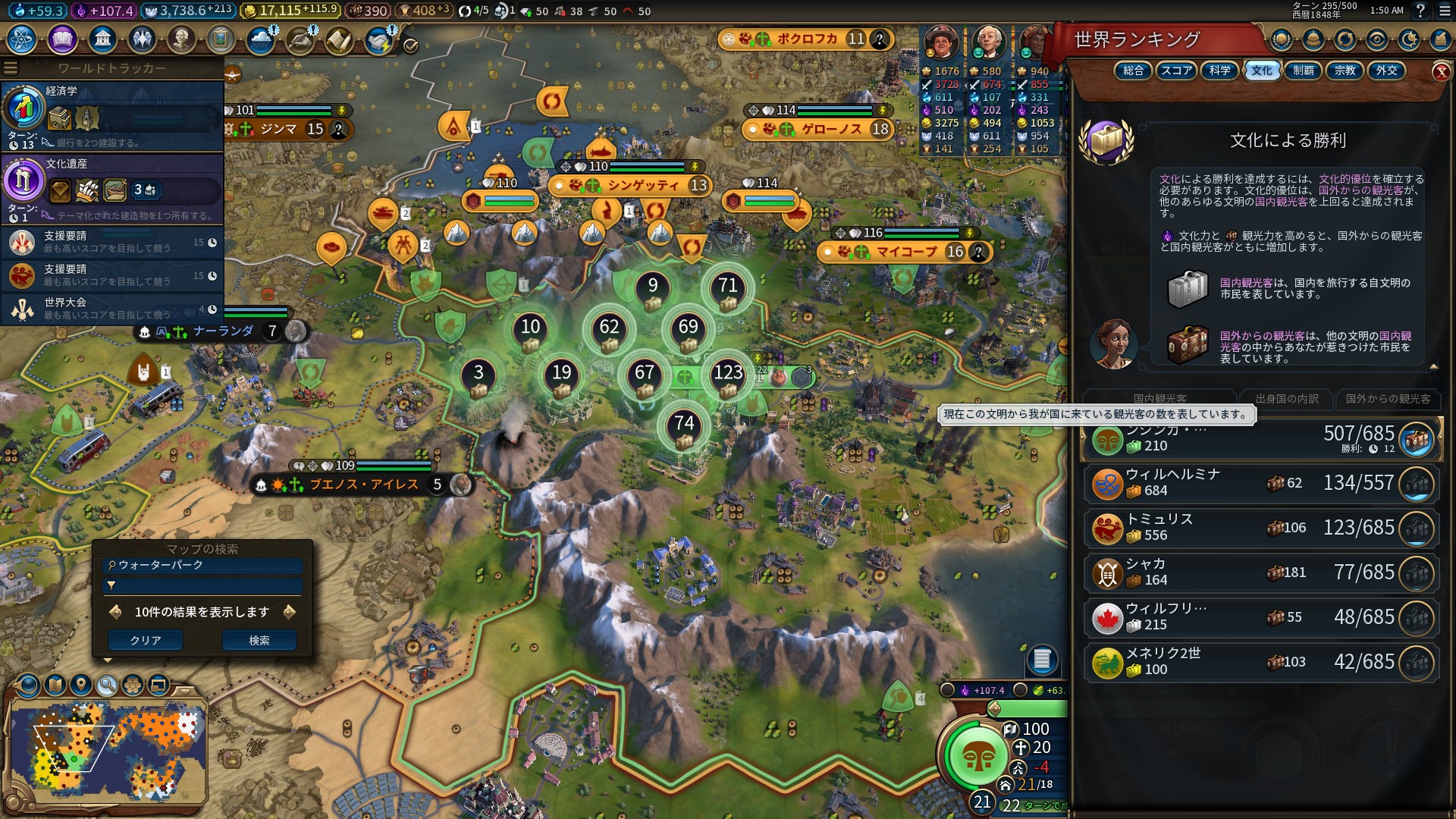
Task: Switch to the 科学 rankings tab
Action: [x=1219, y=71]
